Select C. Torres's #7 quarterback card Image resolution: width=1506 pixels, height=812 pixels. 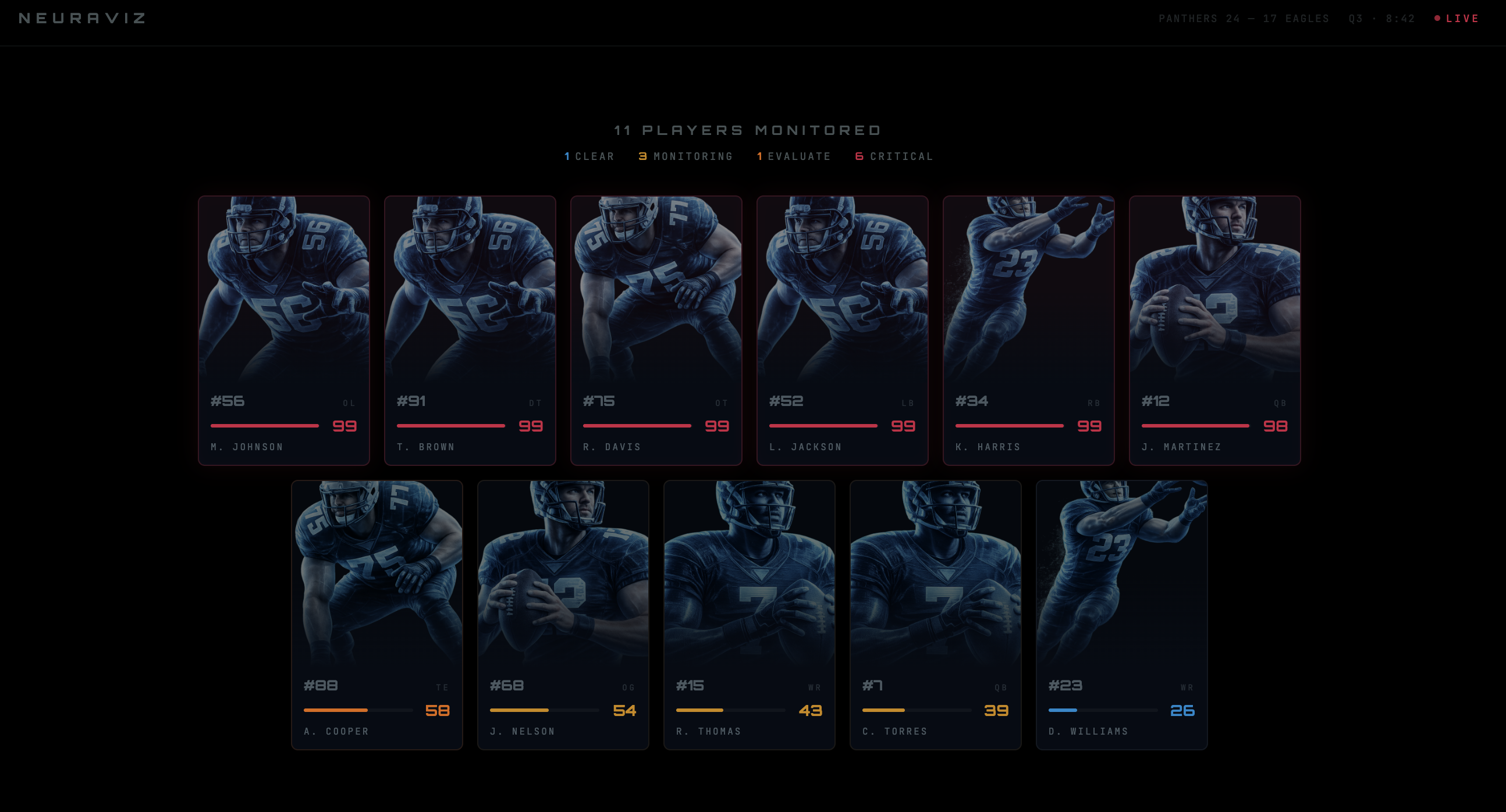[x=935, y=615]
